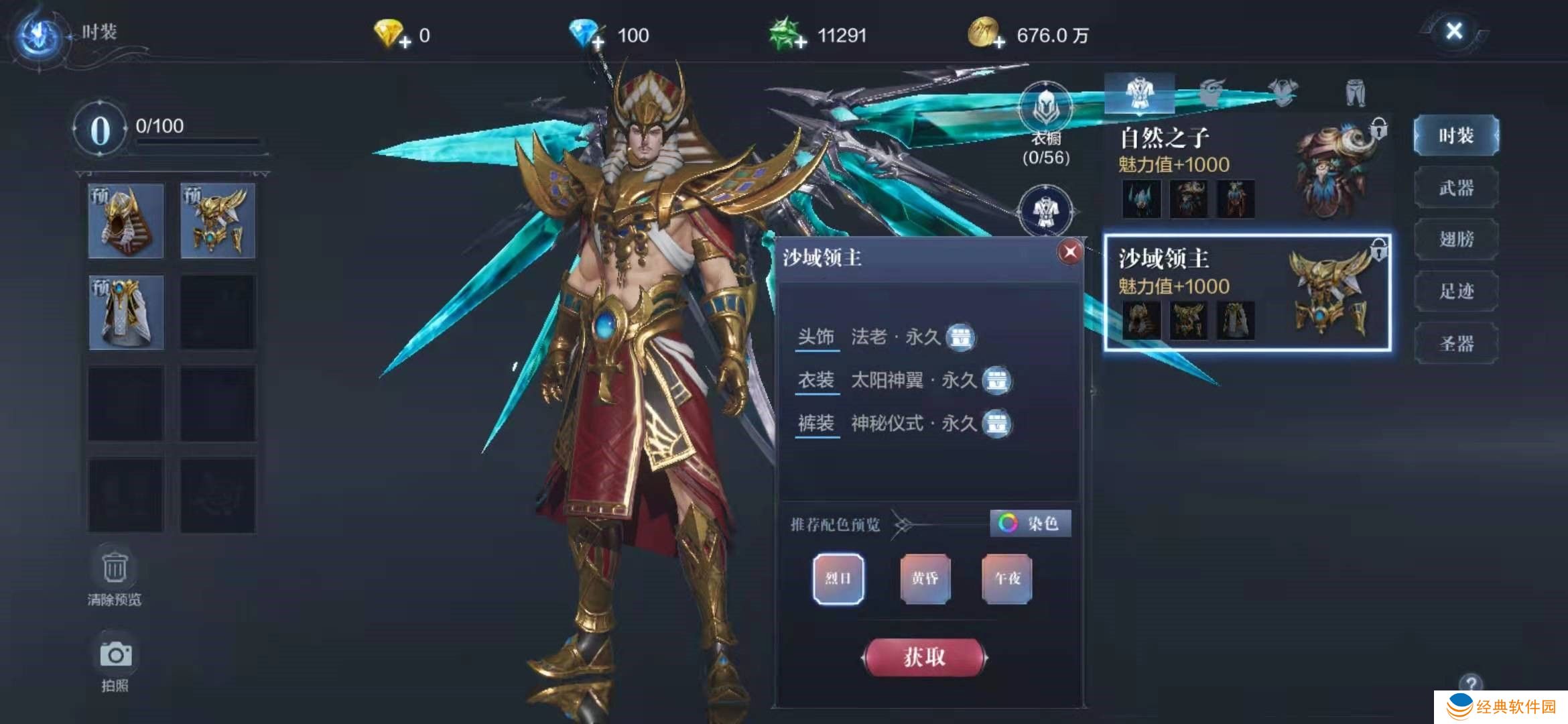1568x724 pixels.
Task: Switch to the 武器 tab
Action: point(1456,187)
